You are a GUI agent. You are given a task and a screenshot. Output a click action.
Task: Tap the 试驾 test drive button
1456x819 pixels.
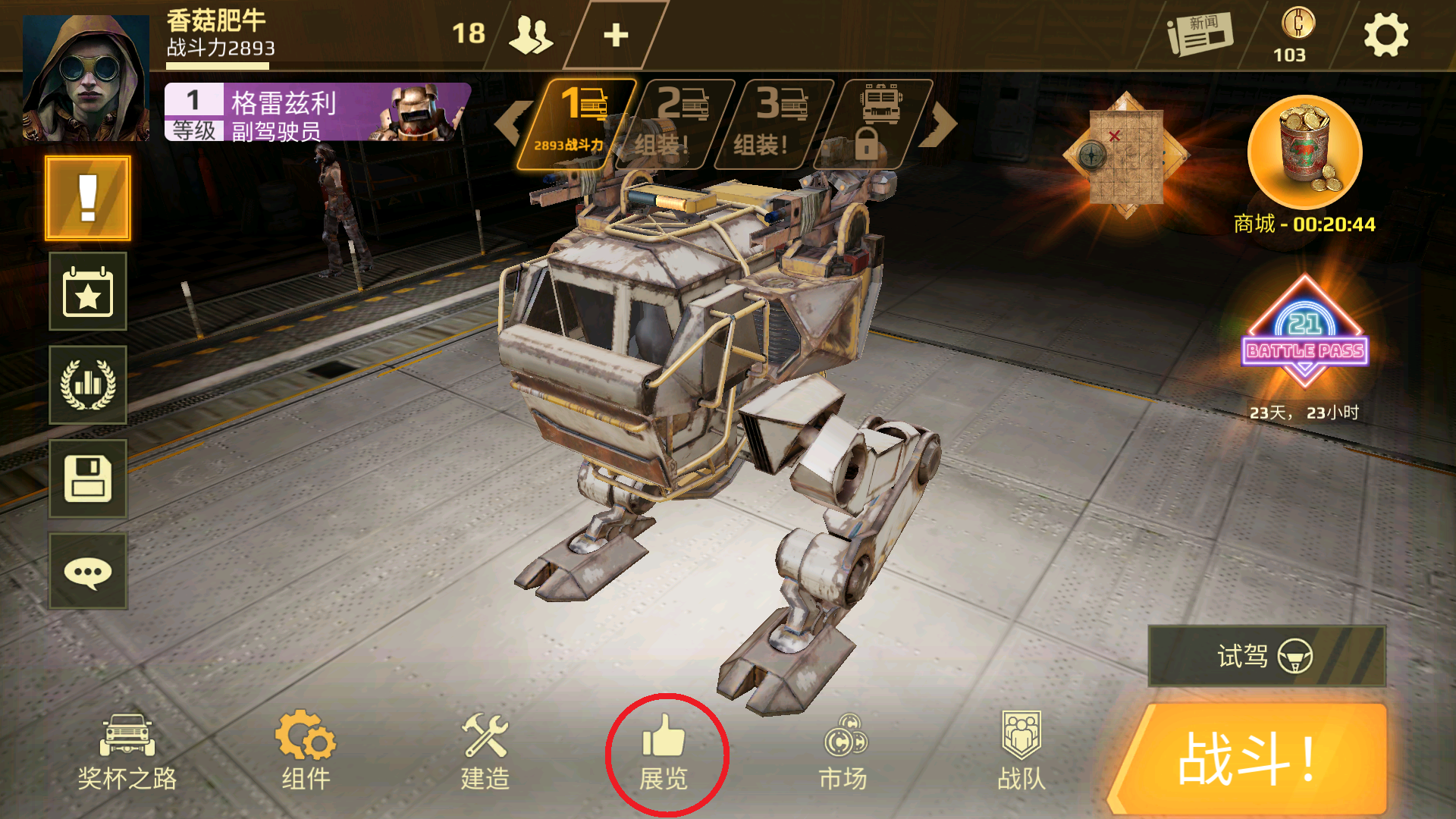[1266, 656]
